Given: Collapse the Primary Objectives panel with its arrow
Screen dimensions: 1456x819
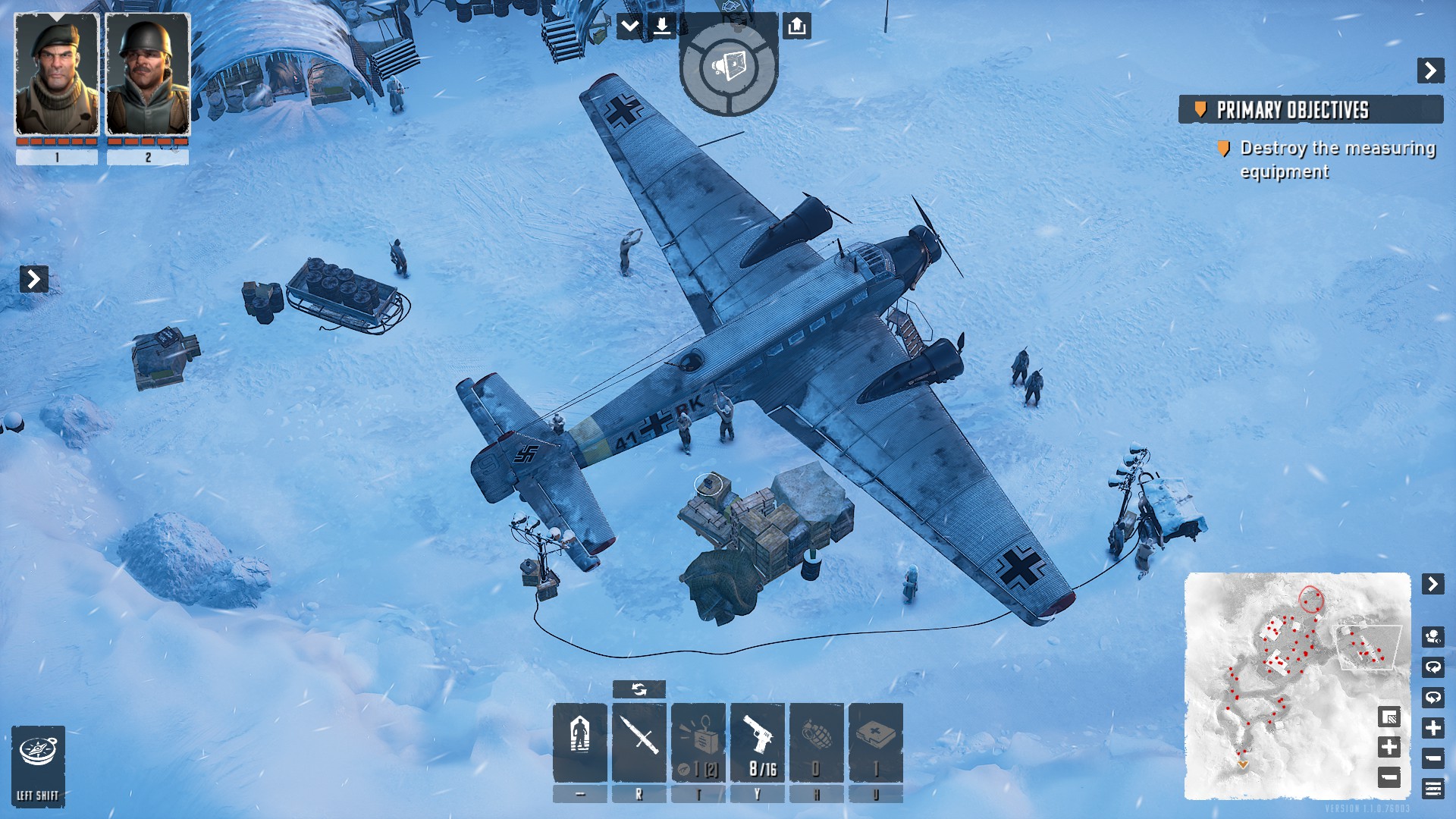Looking at the screenshot, I should click(x=1430, y=71).
